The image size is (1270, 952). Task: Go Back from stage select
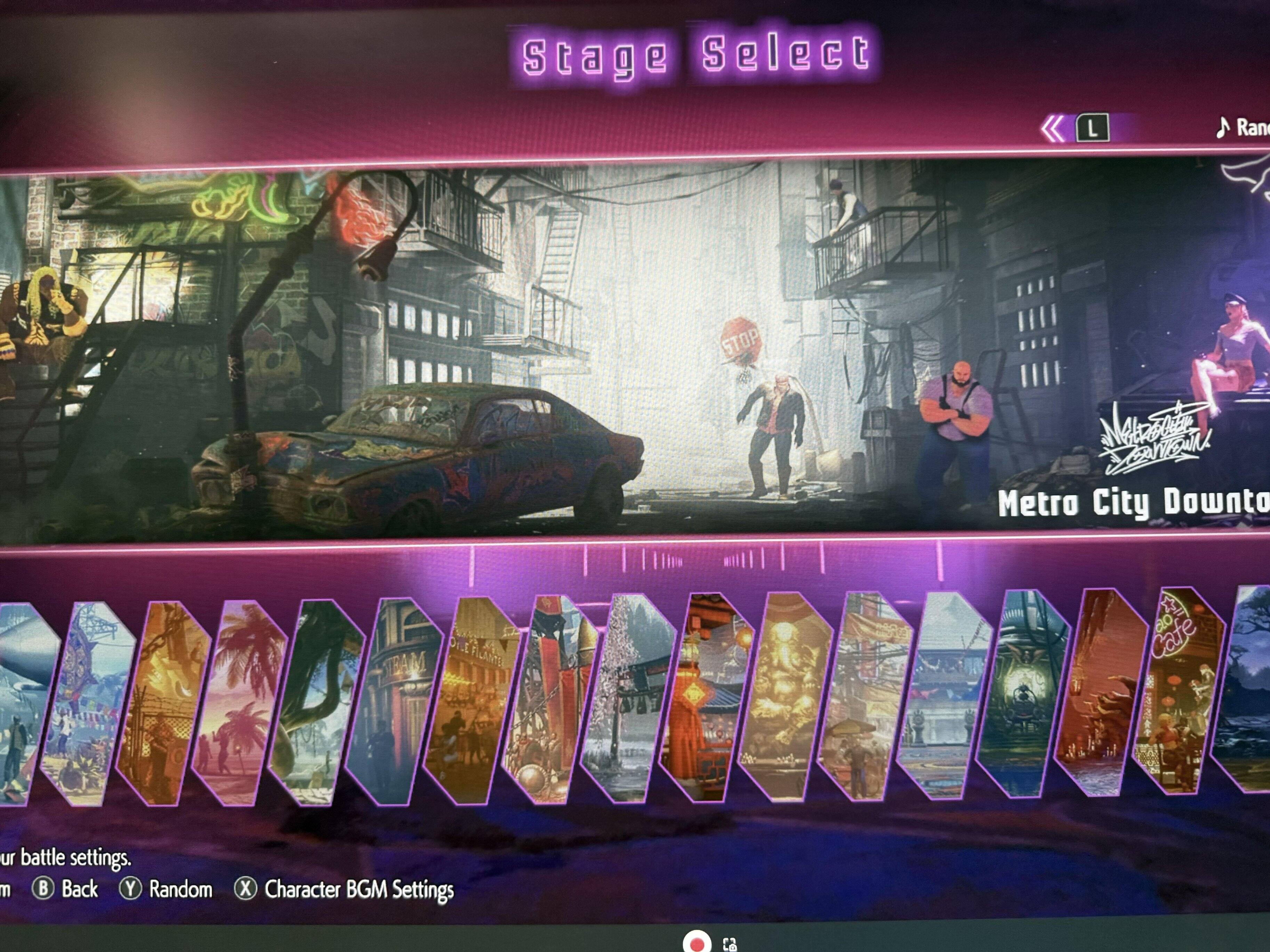click(x=65, y=889)
